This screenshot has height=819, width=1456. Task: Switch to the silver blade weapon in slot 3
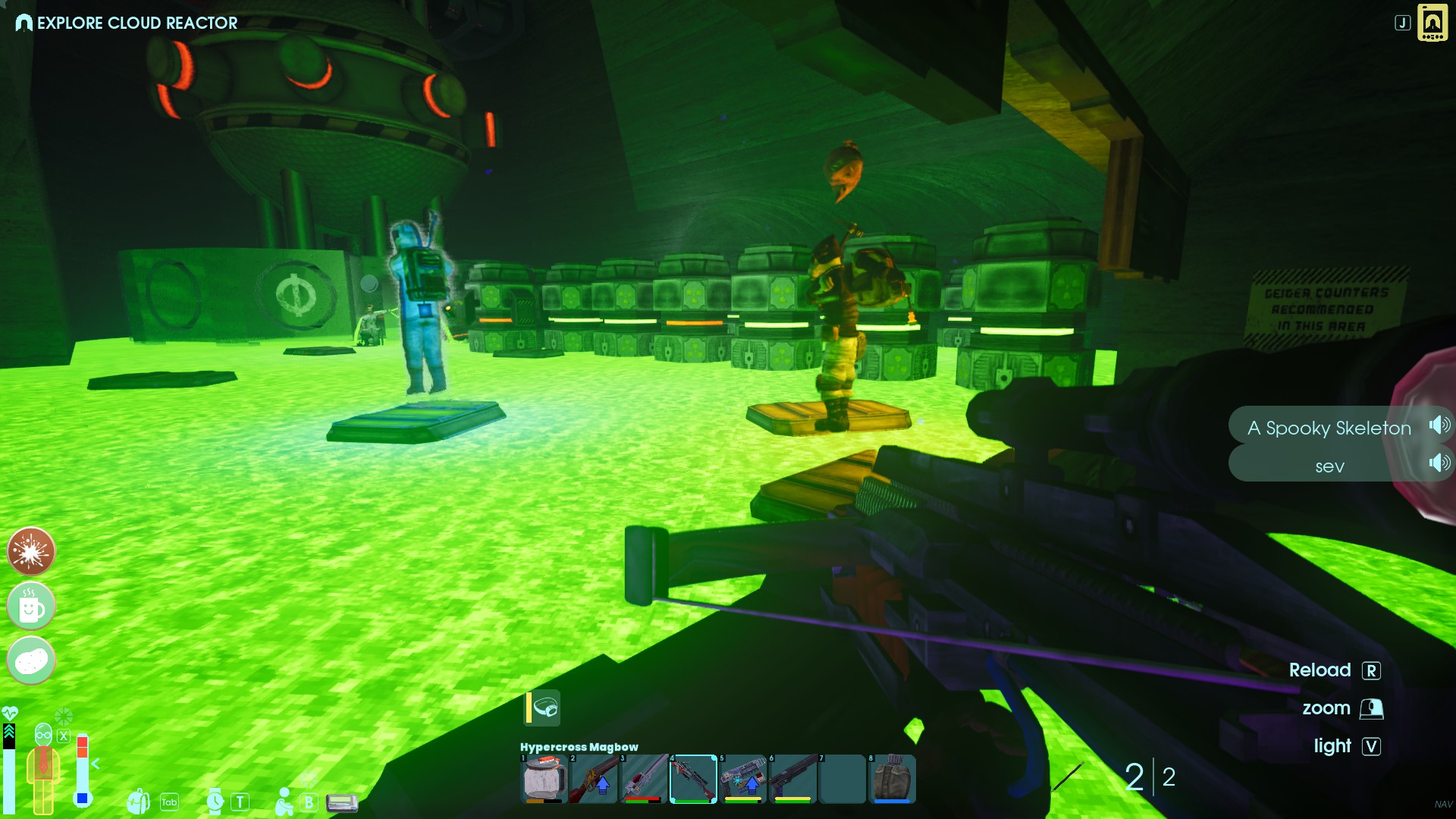click(644, 778)
